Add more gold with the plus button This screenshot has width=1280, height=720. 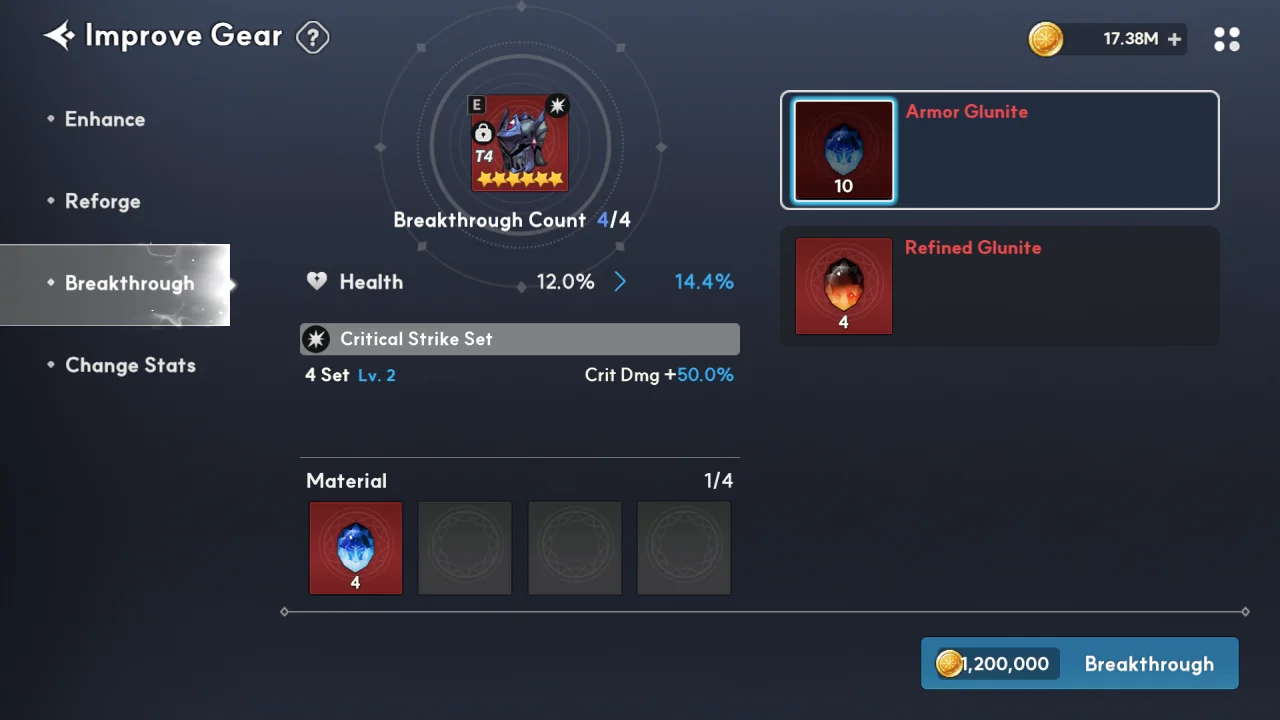(x=1174, y=39)
